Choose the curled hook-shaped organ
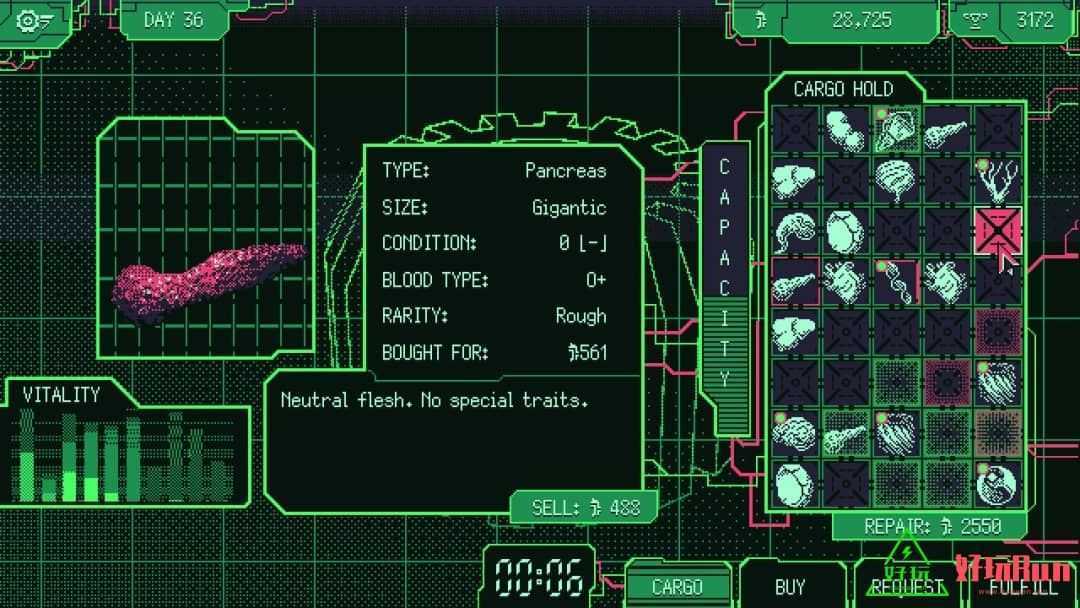Viewport: 1080px width, 608px height. [795, 230]
